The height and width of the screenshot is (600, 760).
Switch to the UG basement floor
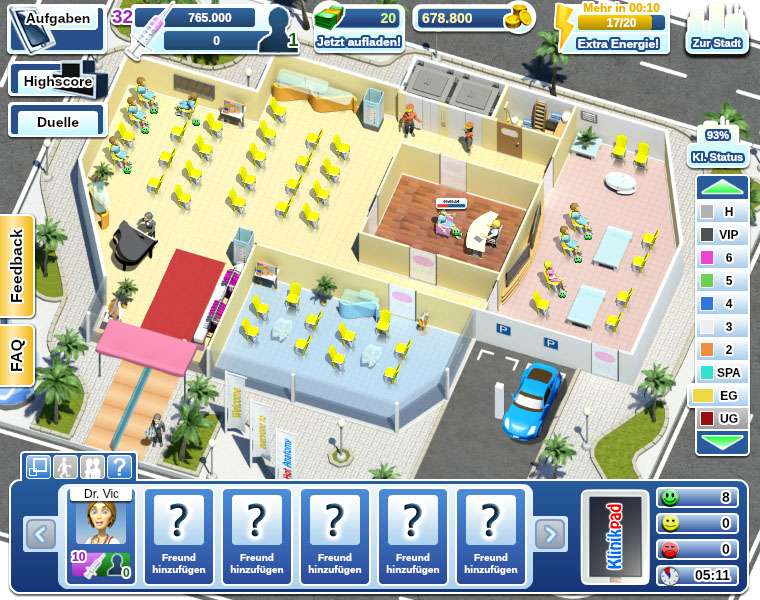point(722,418)
